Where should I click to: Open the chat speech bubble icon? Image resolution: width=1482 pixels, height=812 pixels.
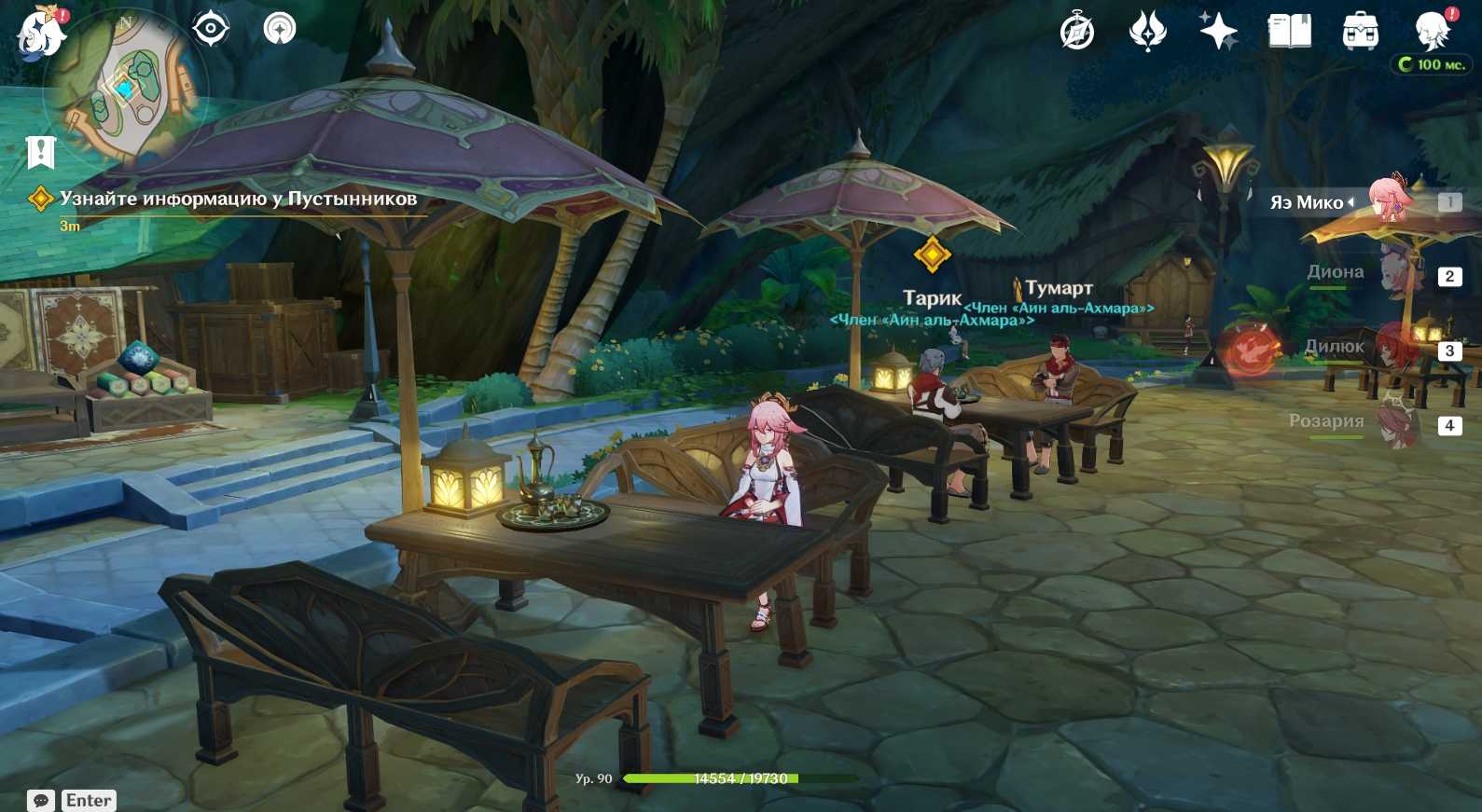click(x=41, y=801)
